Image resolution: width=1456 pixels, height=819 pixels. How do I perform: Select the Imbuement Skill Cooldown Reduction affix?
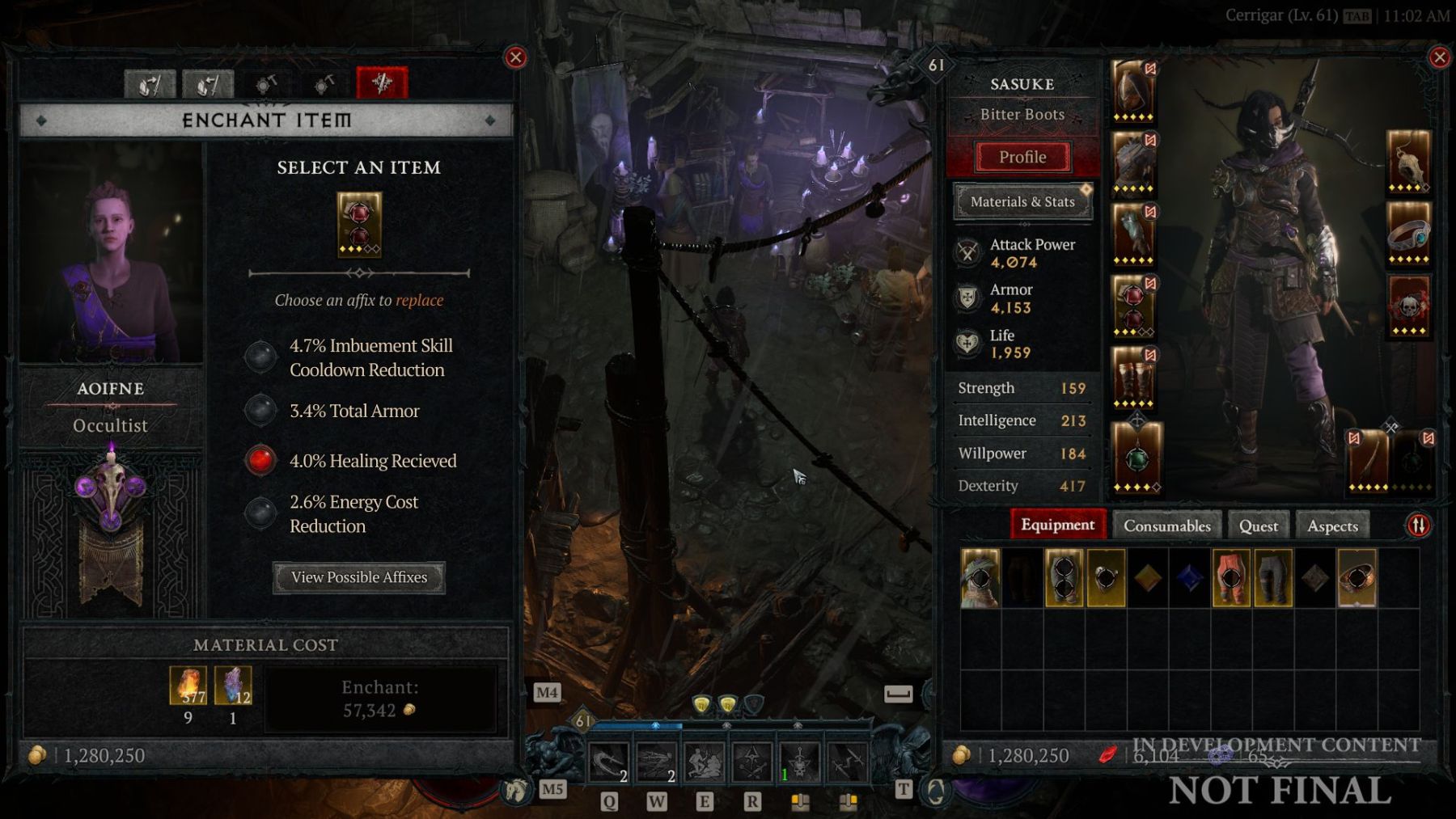(260, 357)
